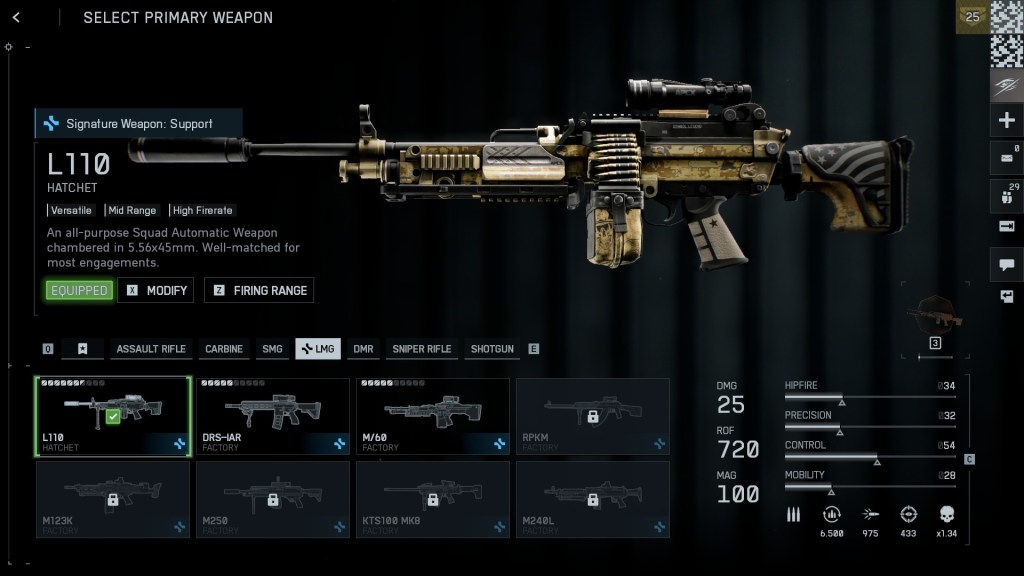
Task: Pick the M/60 machine gun tile
Action: [433, 416]
